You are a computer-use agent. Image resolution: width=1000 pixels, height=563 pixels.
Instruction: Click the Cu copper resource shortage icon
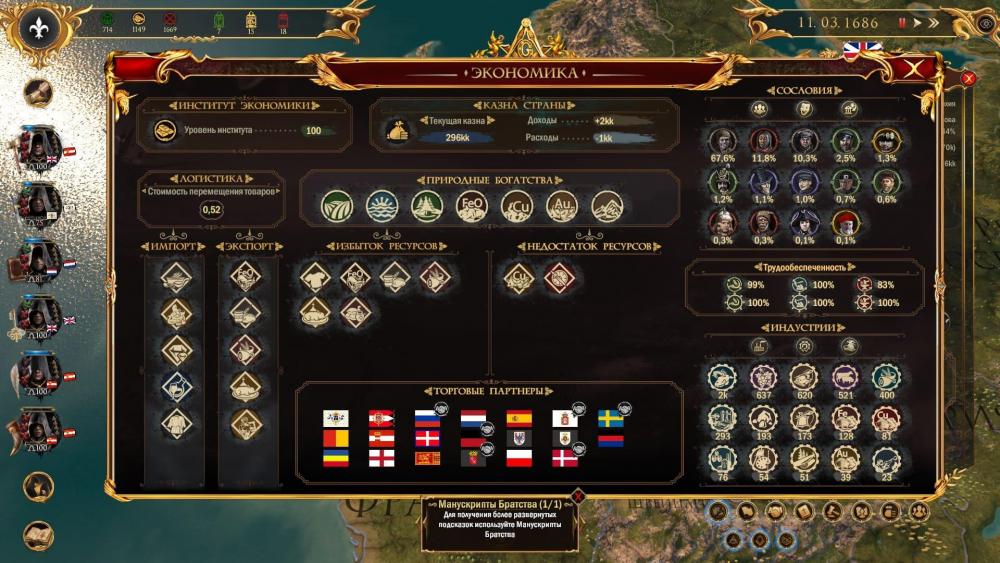pyautogui.click(x=519, y=277)
